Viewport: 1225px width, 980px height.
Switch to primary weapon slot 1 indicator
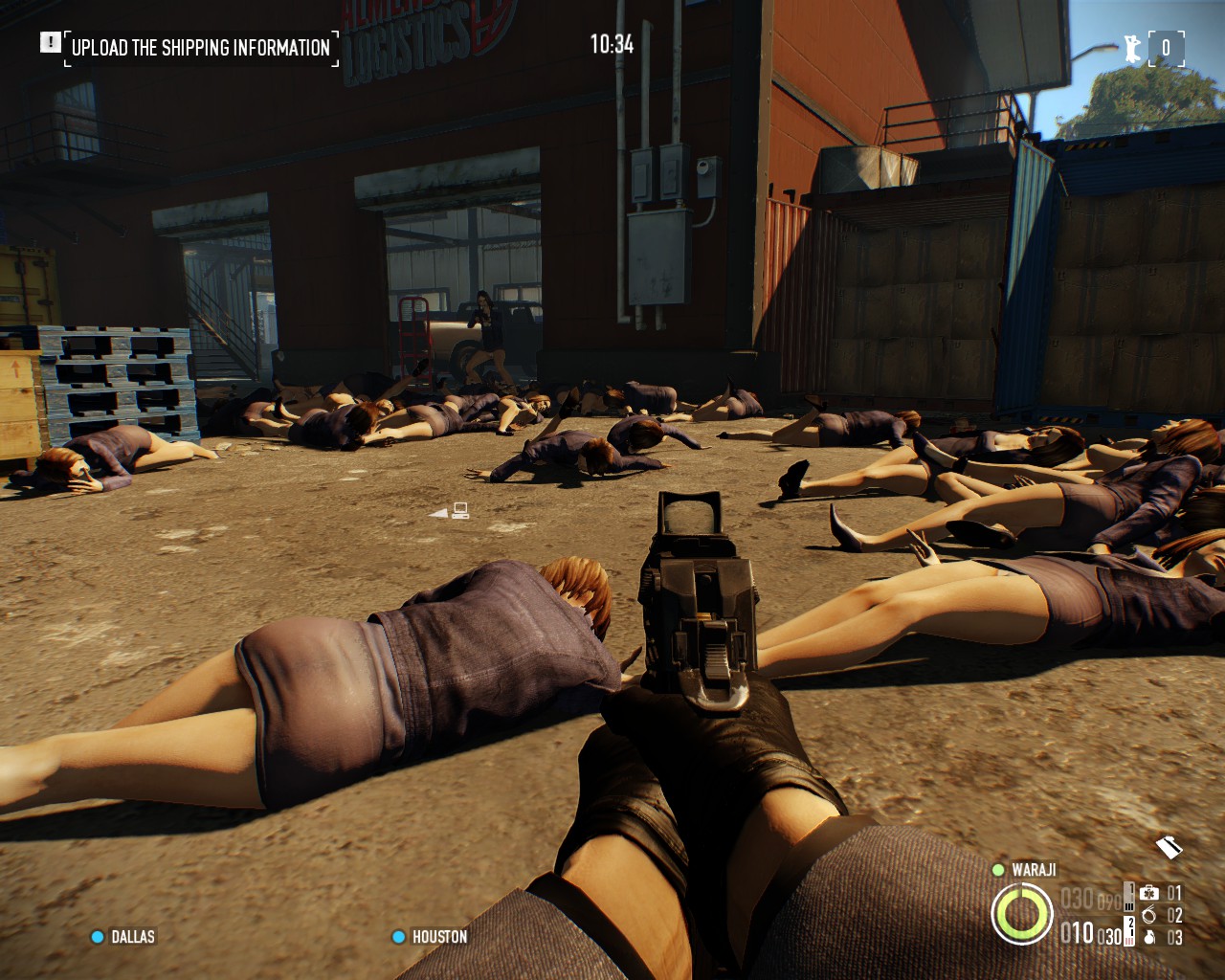coord(1129,899)
